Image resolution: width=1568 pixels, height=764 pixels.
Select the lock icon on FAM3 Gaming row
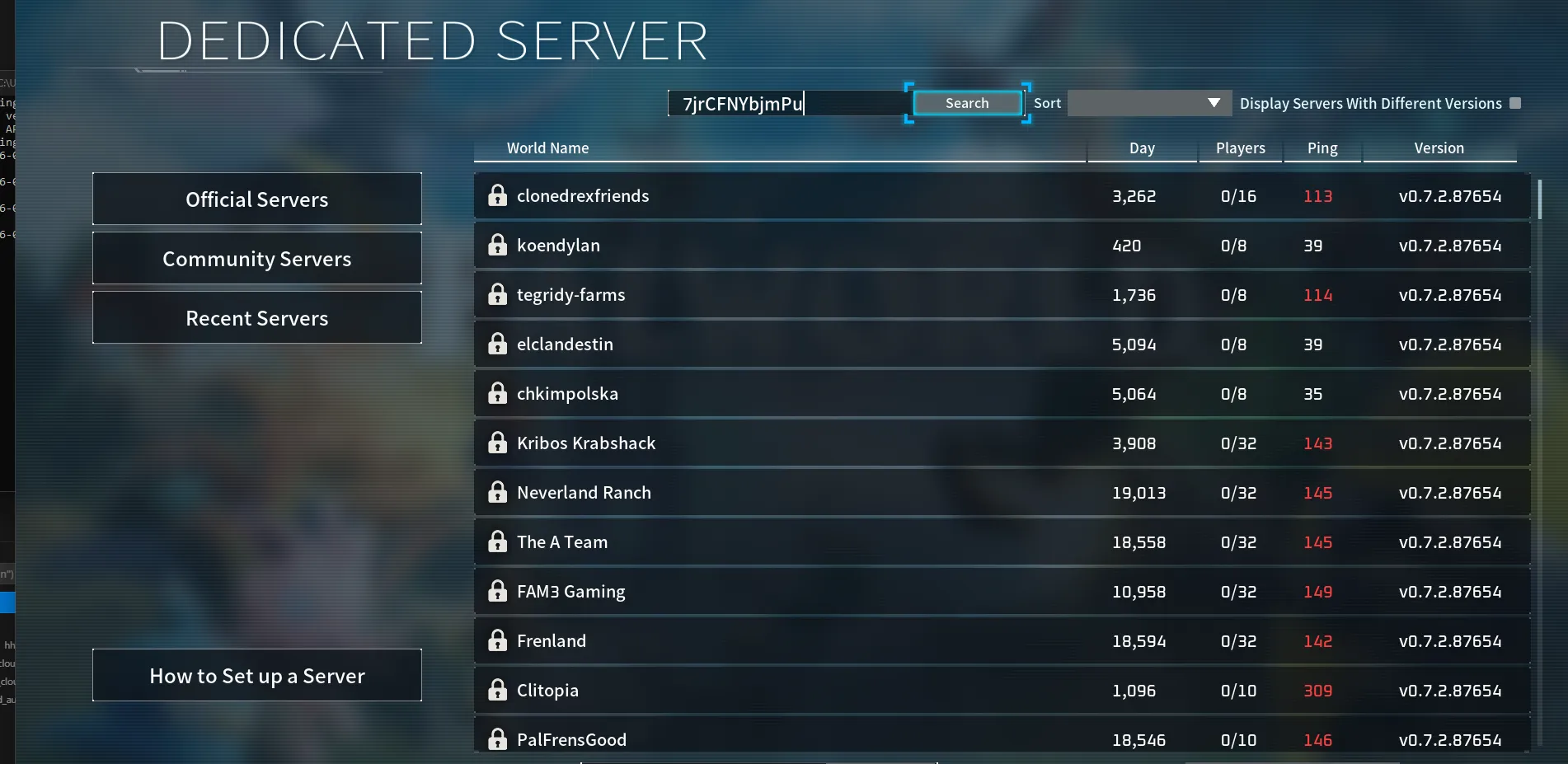click(x=498, y=591)
